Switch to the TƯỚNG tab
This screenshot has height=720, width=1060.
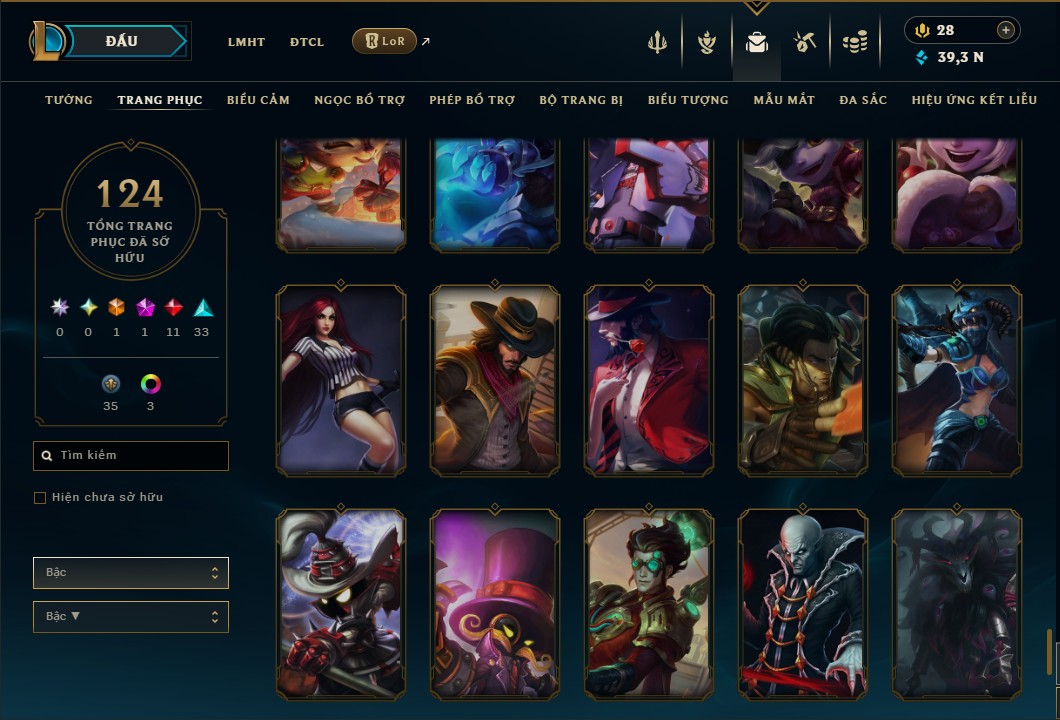click(69, 100)
